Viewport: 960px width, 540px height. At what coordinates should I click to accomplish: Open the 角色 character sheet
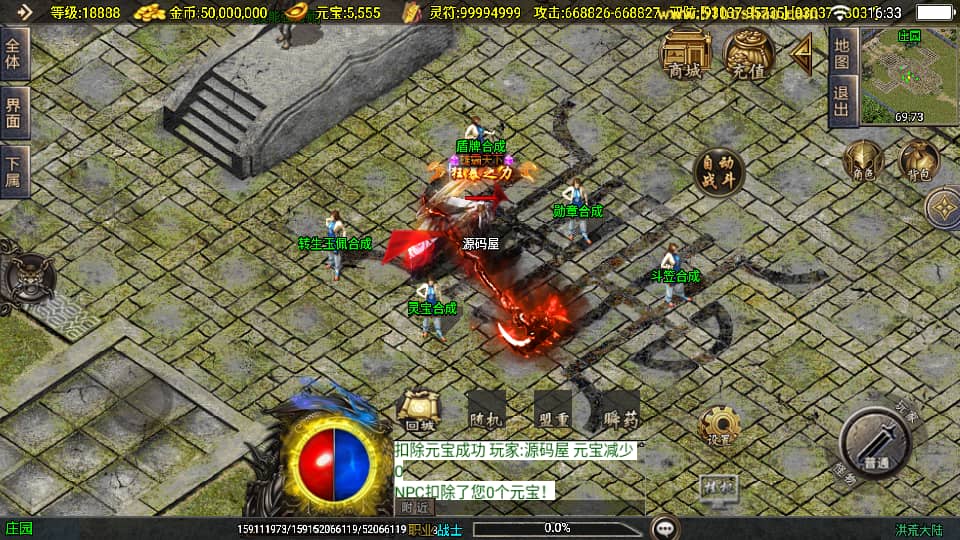pos(862,161)
